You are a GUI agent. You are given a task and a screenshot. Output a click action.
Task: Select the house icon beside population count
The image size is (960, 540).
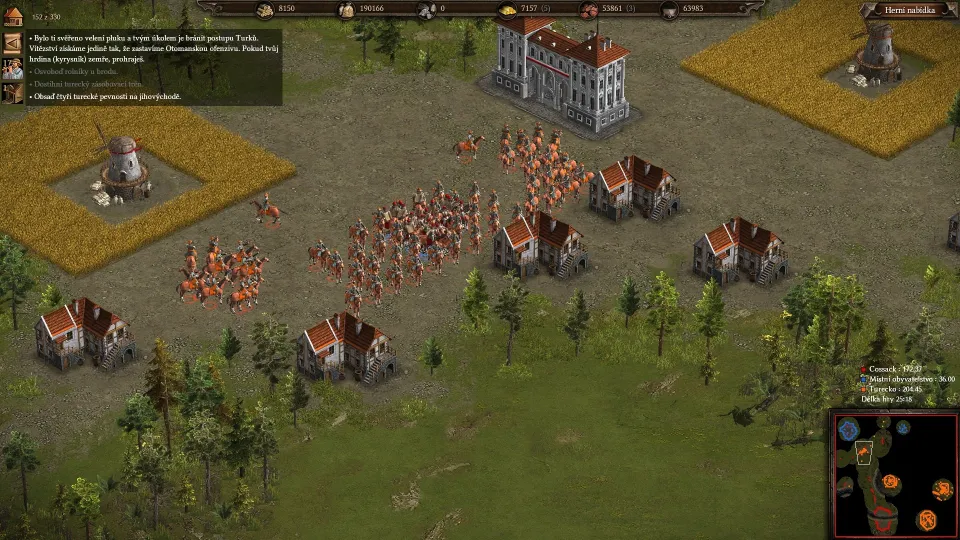pyautogui.click(x=13, y=17)
